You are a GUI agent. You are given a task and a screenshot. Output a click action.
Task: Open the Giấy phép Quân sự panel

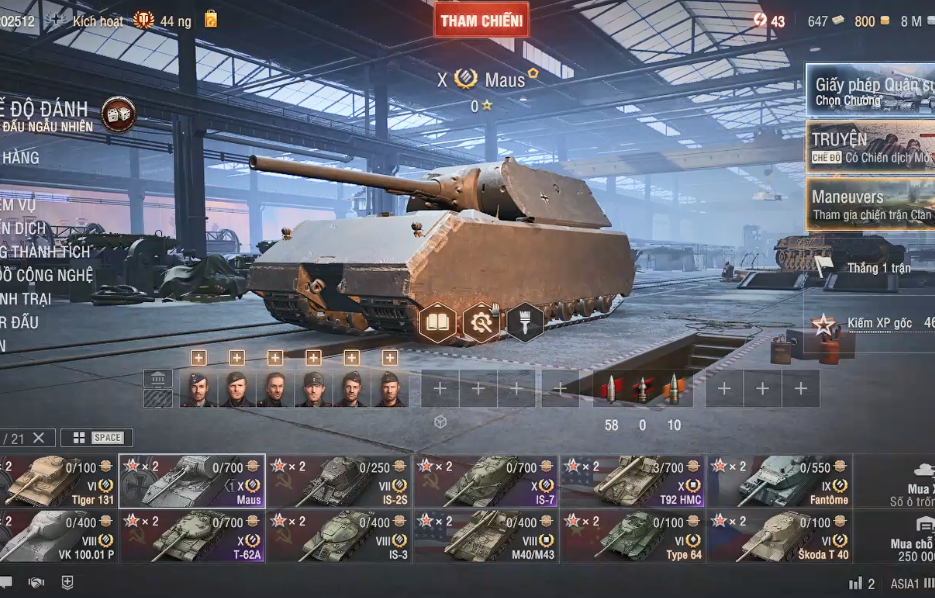pyautogui.click(x=871, y=91)
